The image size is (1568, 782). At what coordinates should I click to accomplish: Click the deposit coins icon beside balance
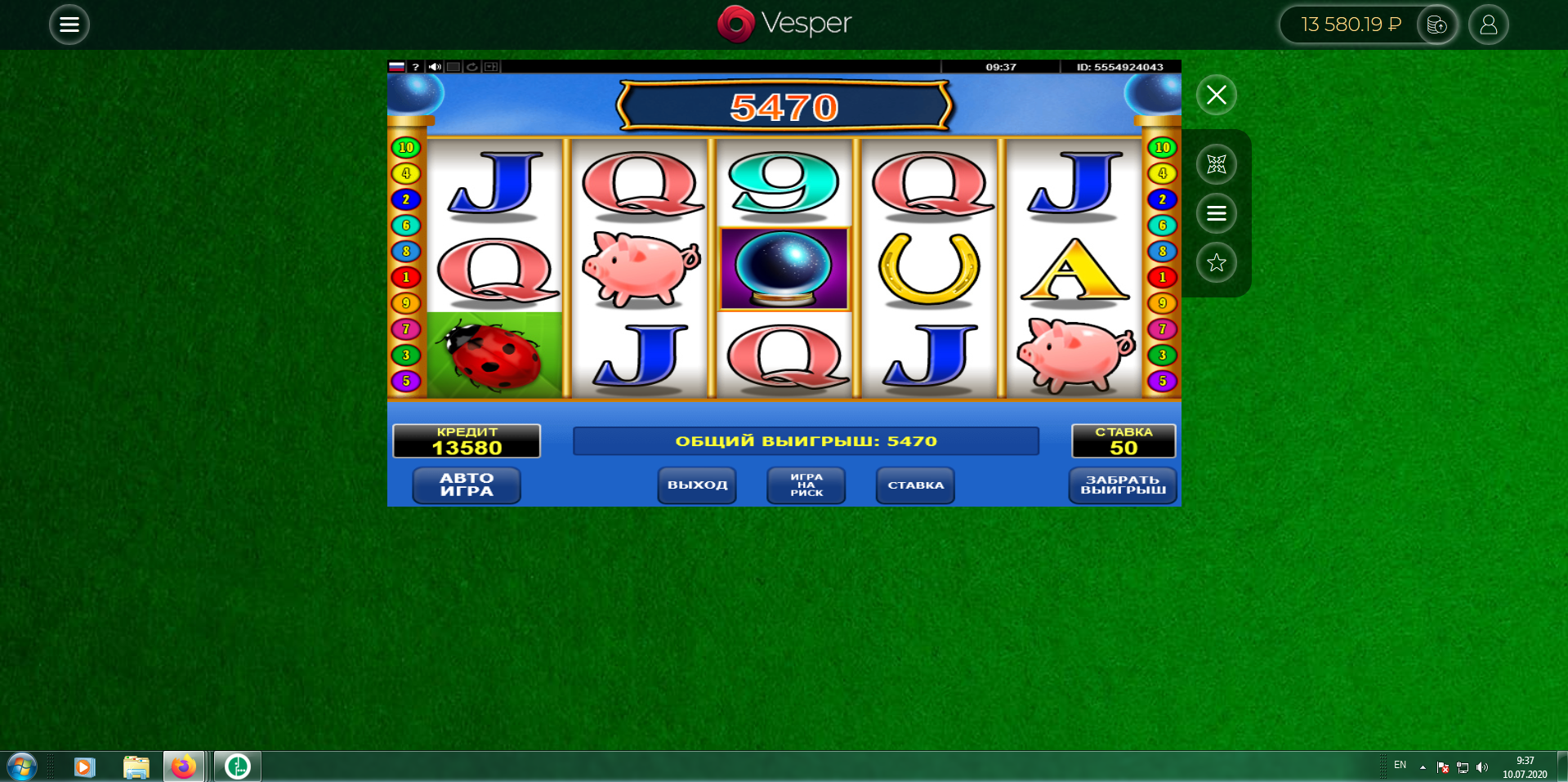tap(1436, 25)
